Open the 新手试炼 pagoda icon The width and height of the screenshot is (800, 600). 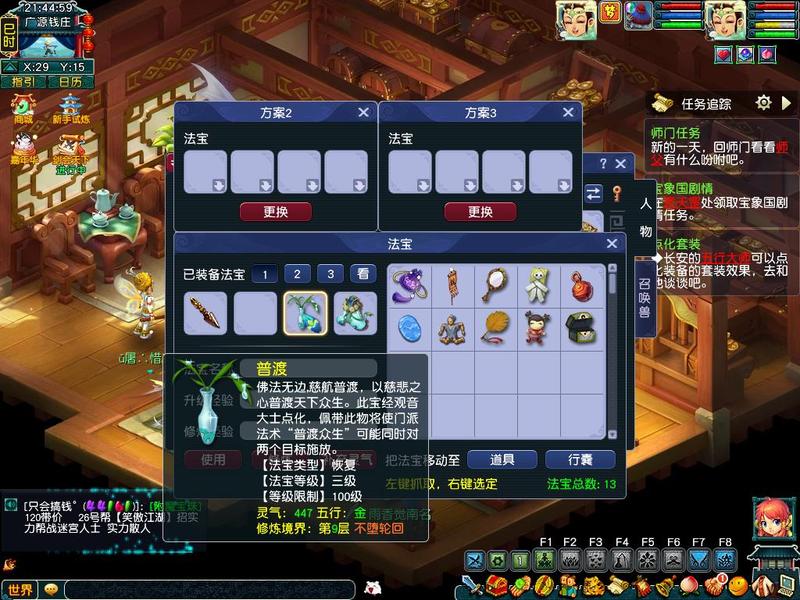[70, 108]
